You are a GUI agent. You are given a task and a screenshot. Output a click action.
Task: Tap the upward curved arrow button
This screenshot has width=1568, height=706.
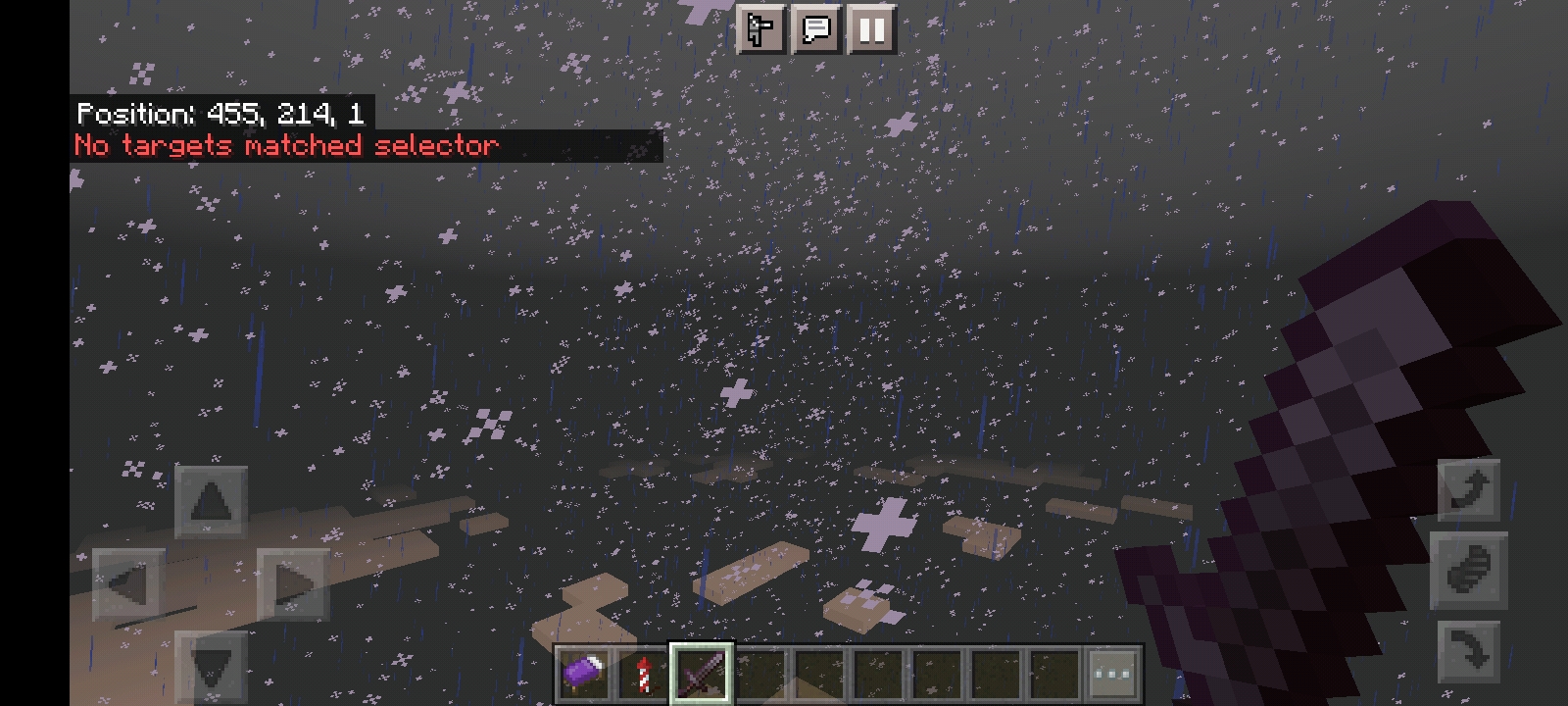(1469, 488)
